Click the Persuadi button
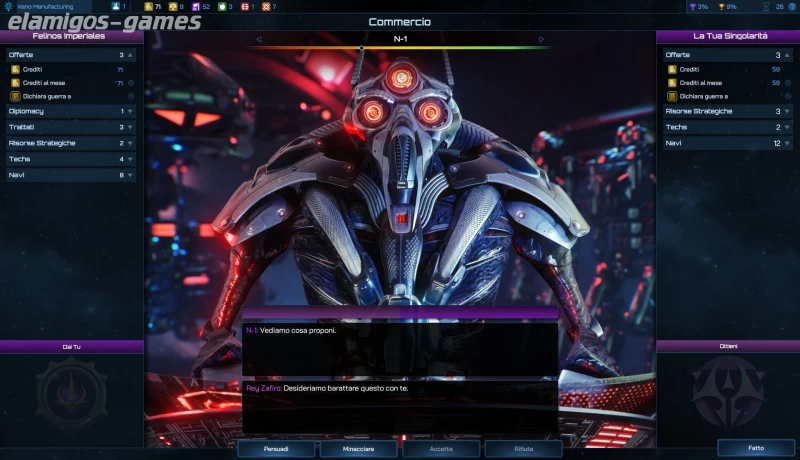Screen dimensions: 800x460 (276, 449)
